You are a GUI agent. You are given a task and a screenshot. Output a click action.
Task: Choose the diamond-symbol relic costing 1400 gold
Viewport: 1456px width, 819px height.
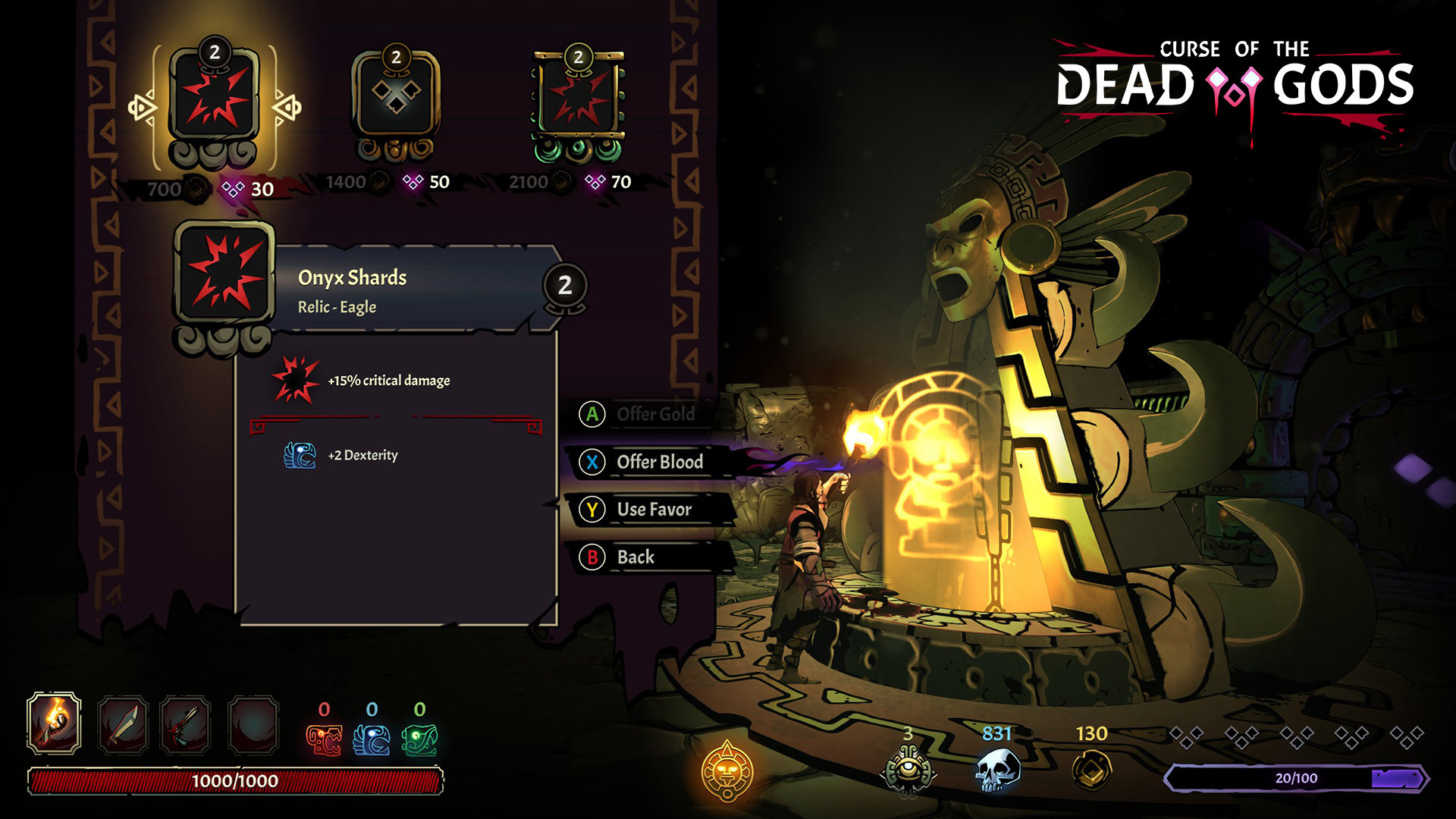[395, 99]
